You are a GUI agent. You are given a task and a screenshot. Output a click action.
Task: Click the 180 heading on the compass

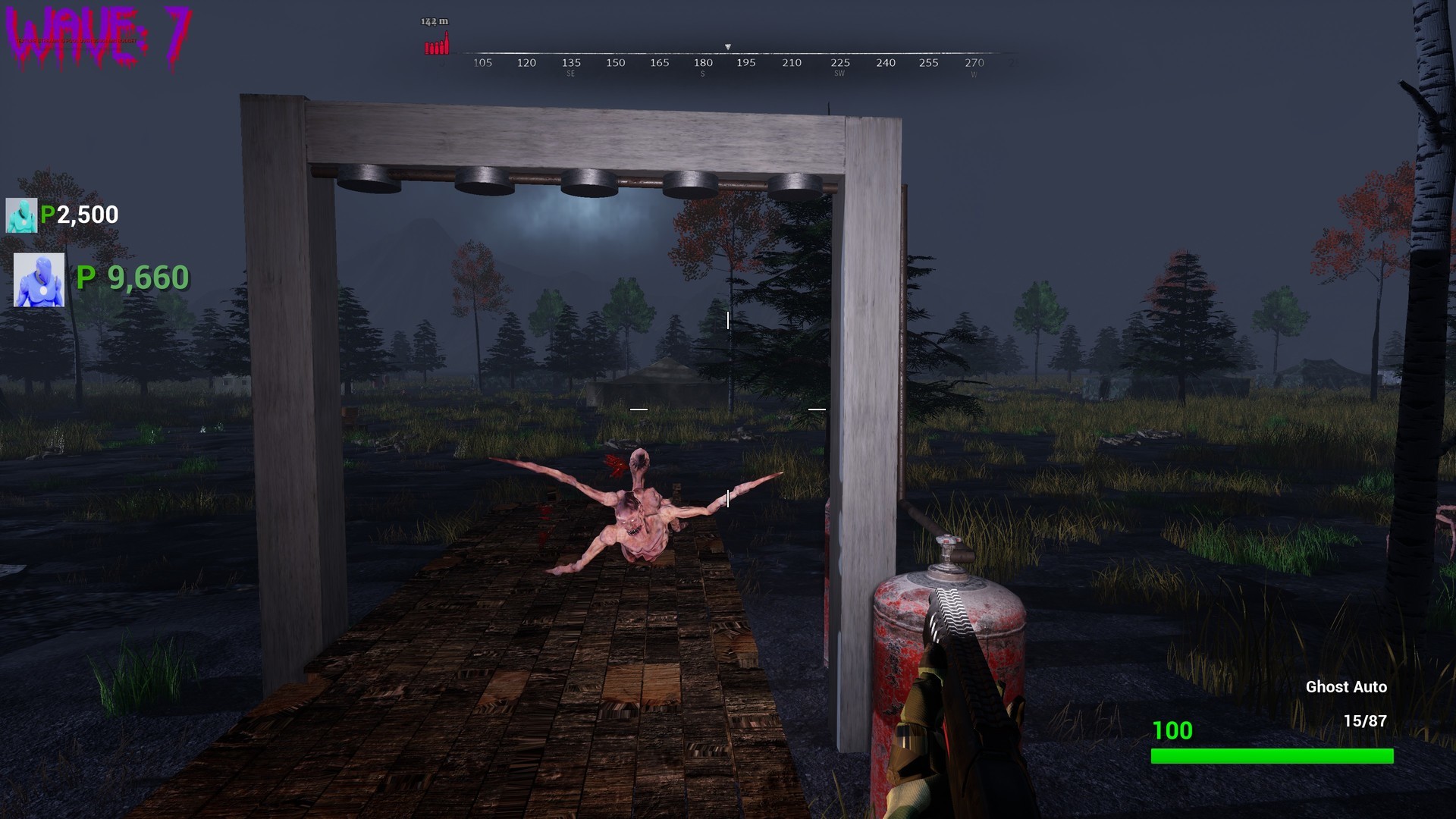coord(701,63)
